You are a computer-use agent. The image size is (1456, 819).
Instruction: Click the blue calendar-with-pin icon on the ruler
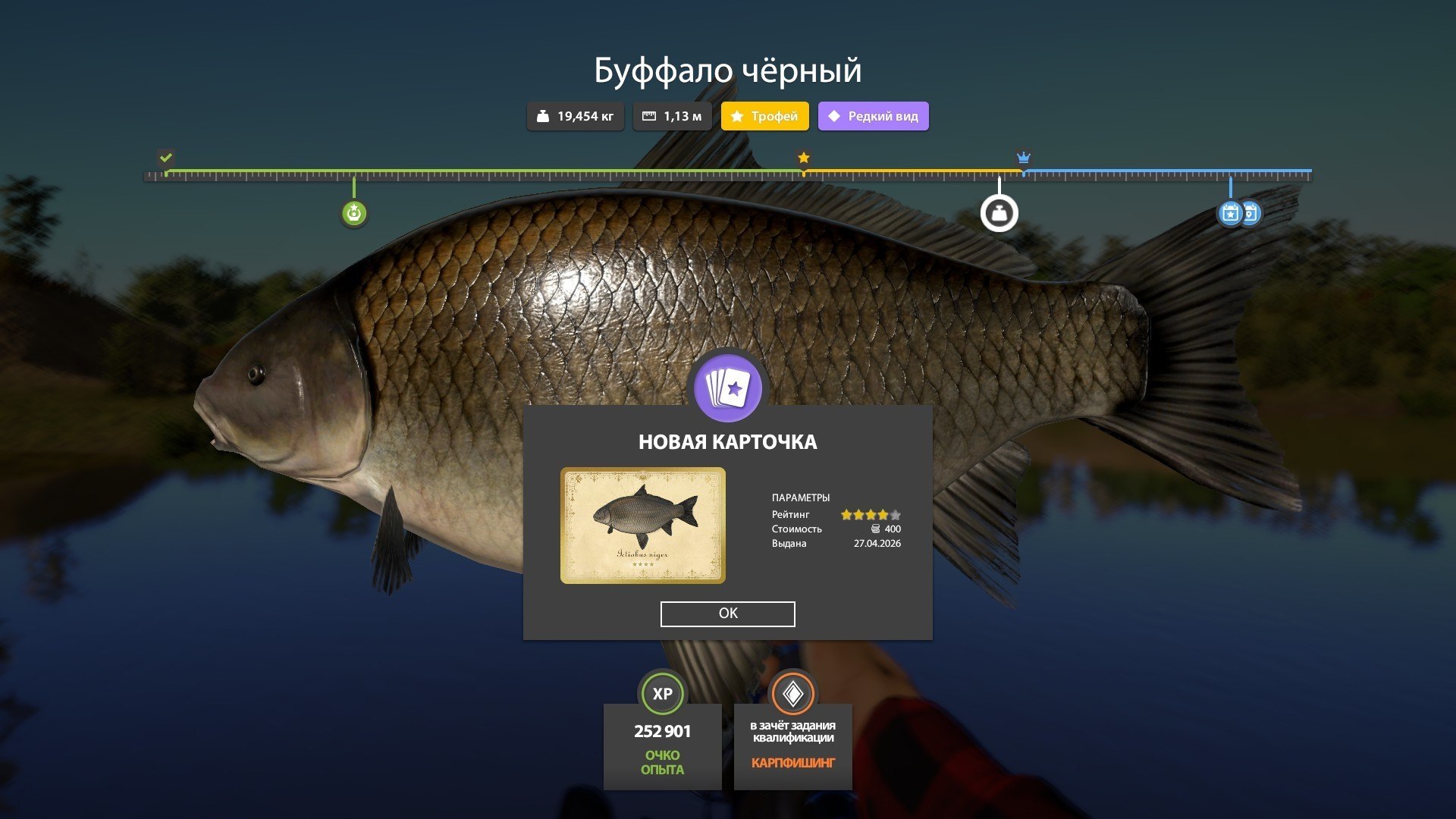[1251, 213]
